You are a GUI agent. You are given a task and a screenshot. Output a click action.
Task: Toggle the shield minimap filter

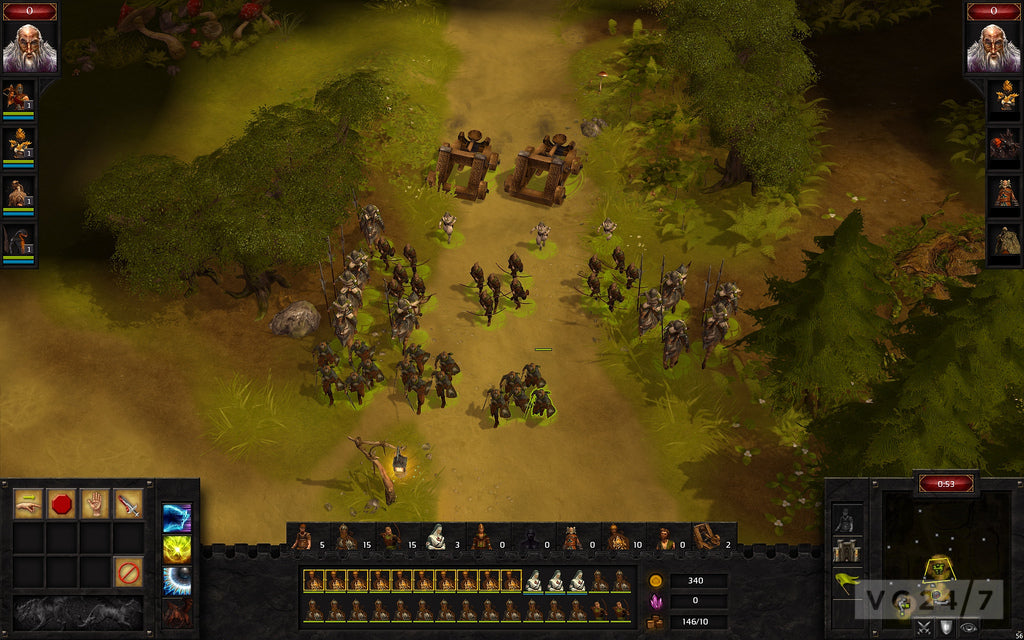(x=945, y=628)
